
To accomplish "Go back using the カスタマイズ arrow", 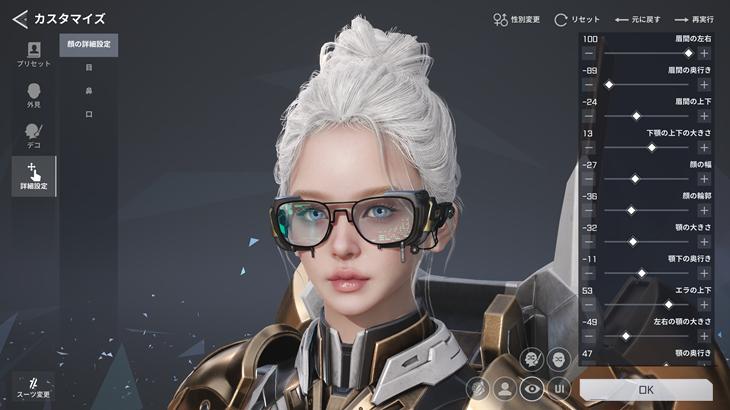I will [19, 19].
